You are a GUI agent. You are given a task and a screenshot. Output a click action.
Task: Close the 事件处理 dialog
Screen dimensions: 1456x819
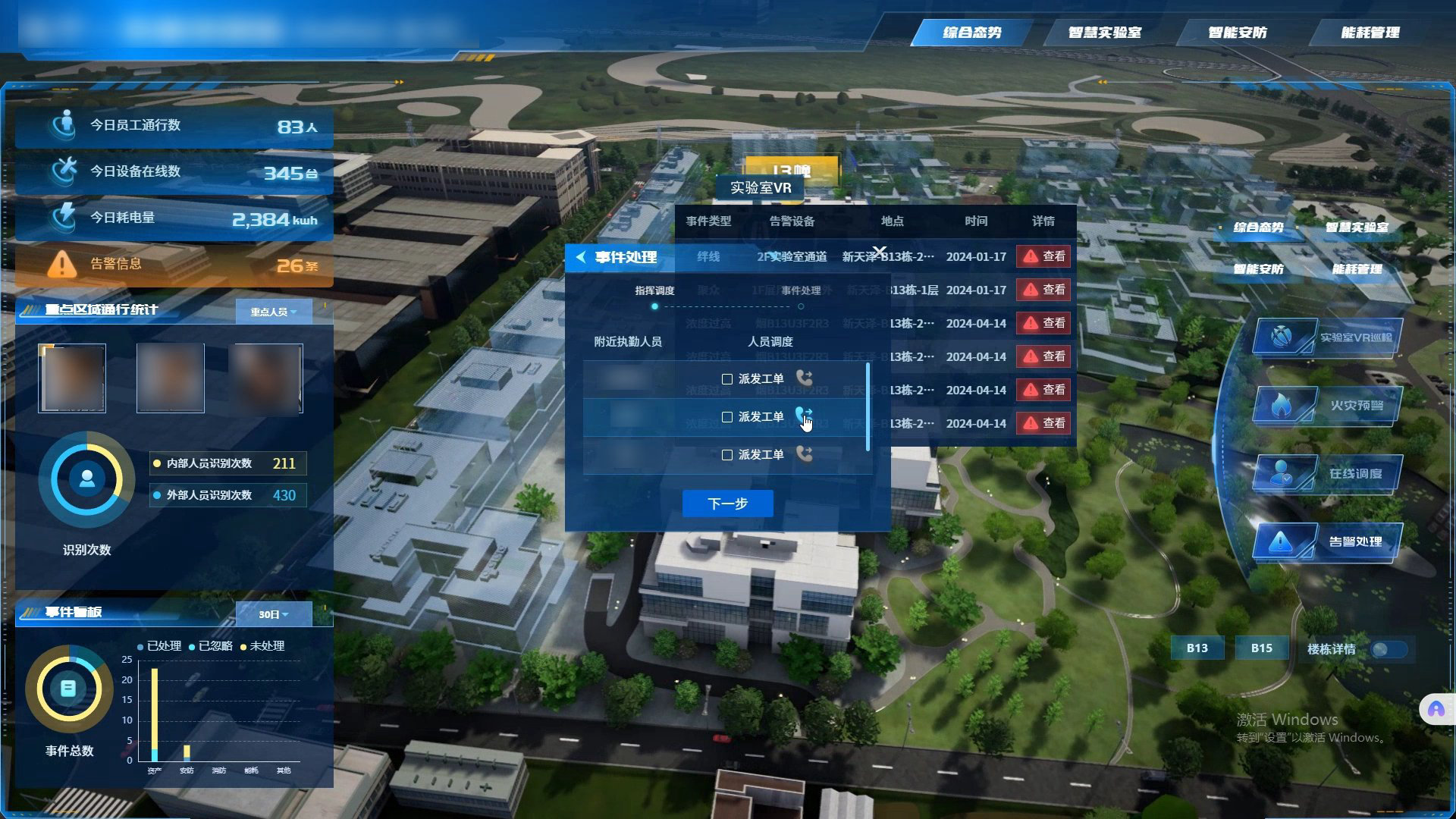point(879,251)
